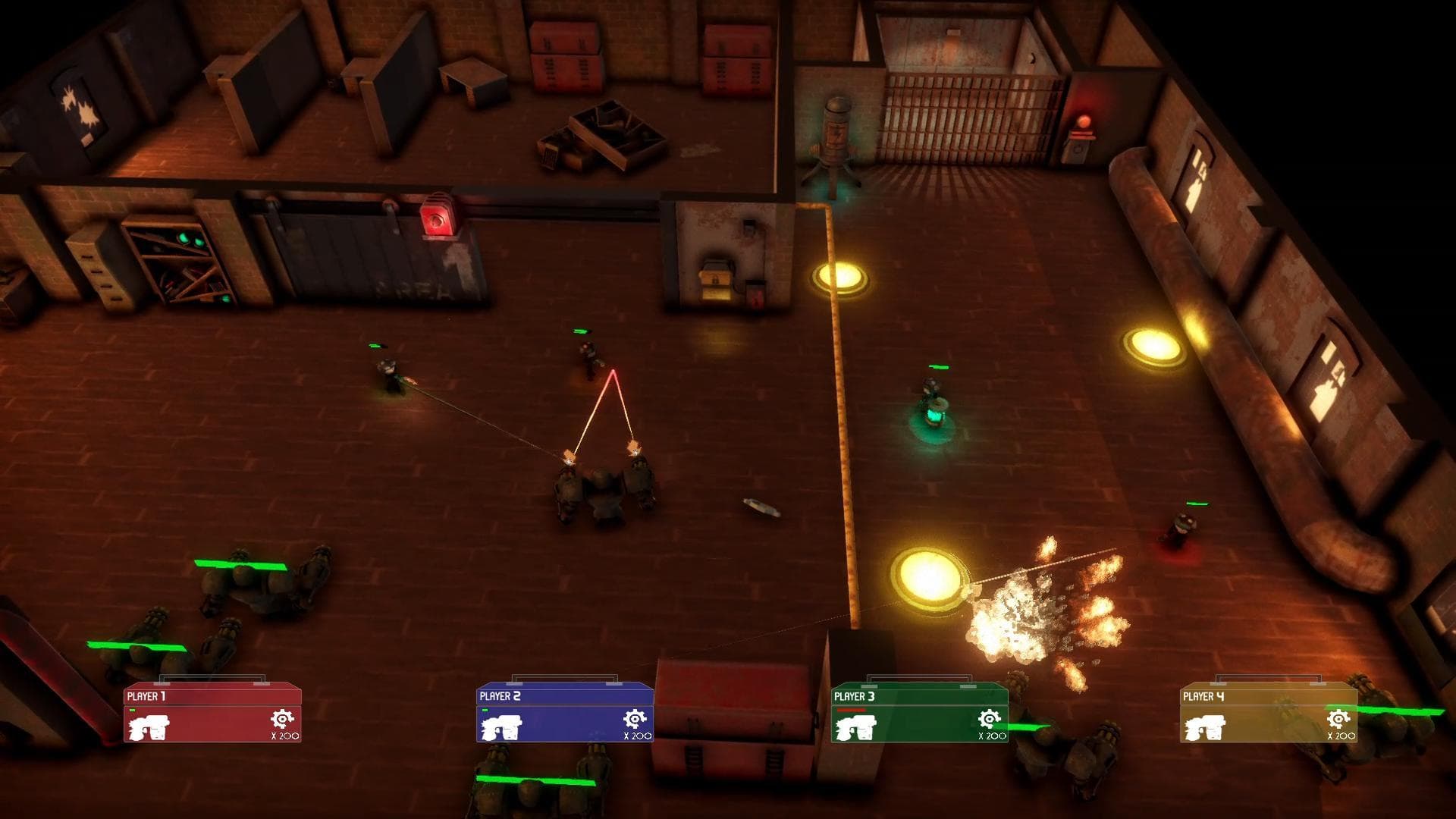
Task: Select Player 4's weapon icon
Action: (1204, 727)
